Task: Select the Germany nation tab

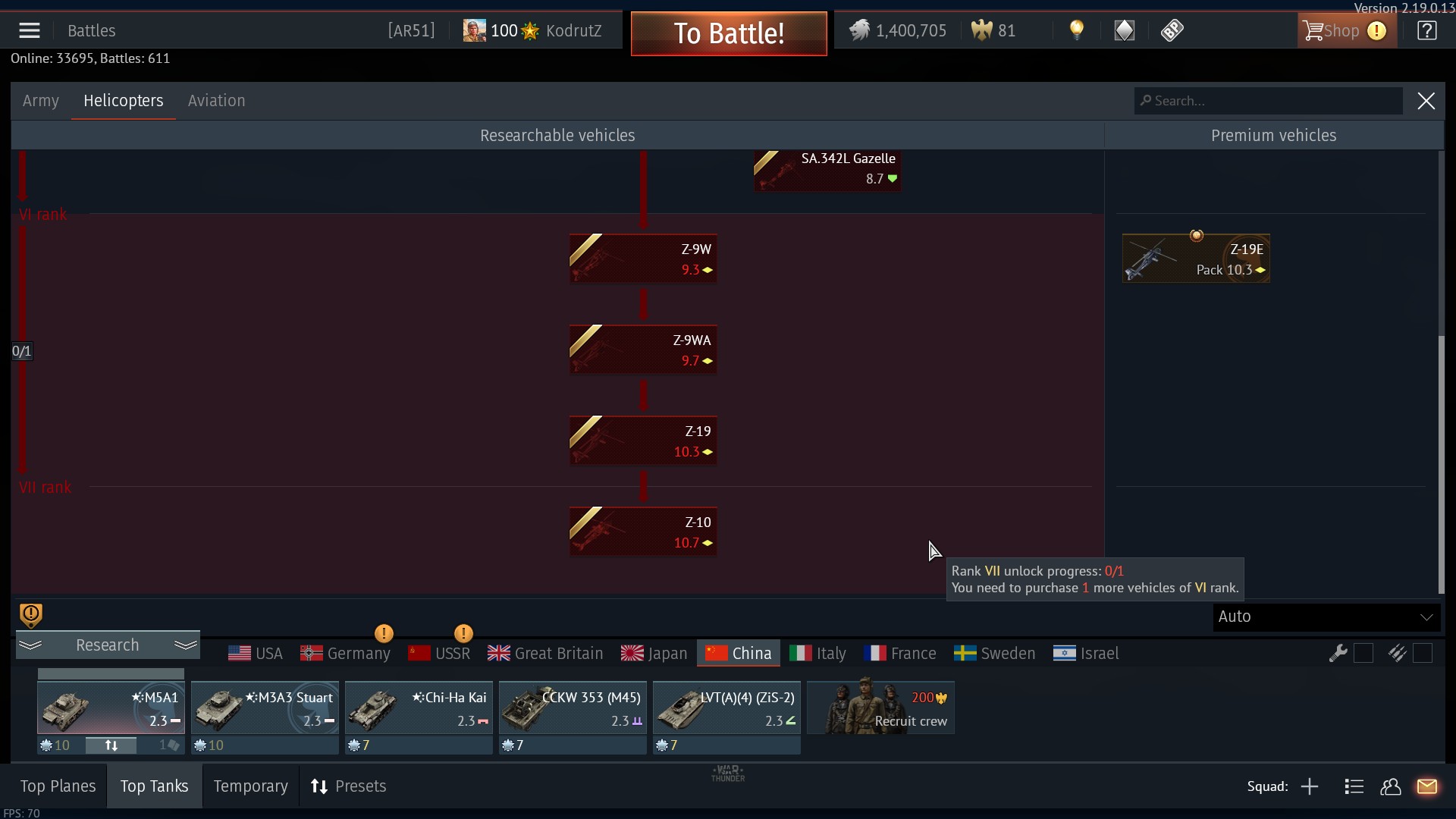Action: (x=346, y=654)
